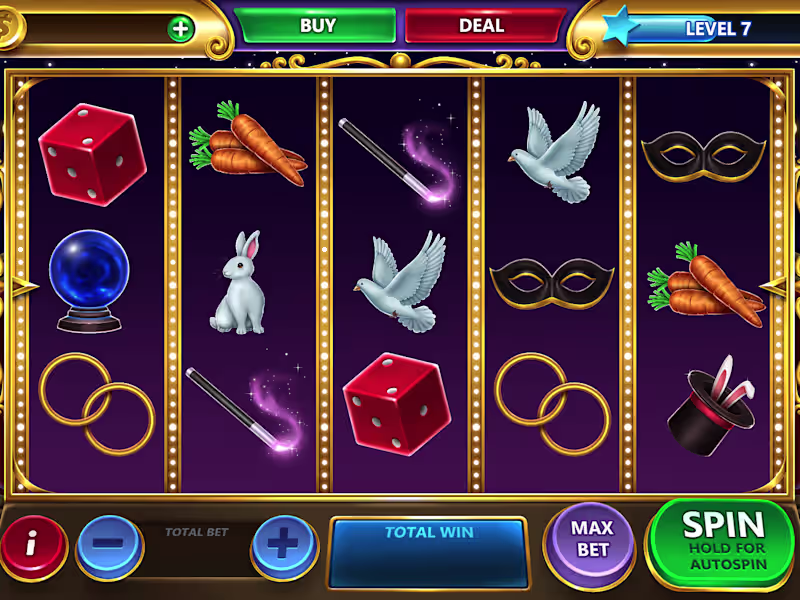Select the MAX BET button
This screenshot has height=600, width=800.
[x=591, y=540]
